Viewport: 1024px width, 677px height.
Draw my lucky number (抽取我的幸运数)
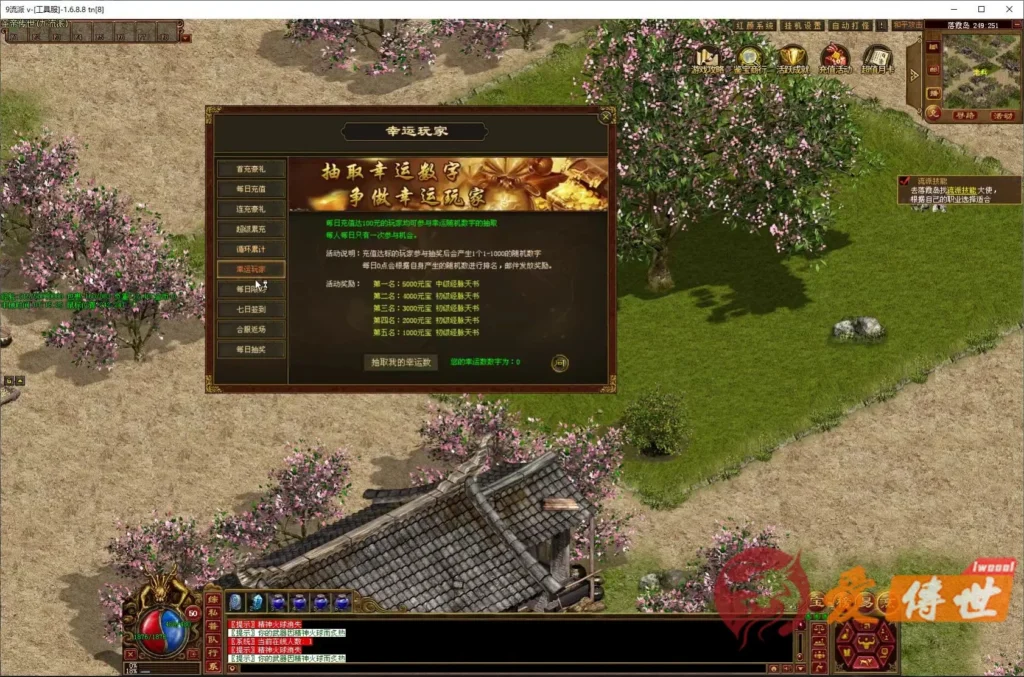(400, 362)
